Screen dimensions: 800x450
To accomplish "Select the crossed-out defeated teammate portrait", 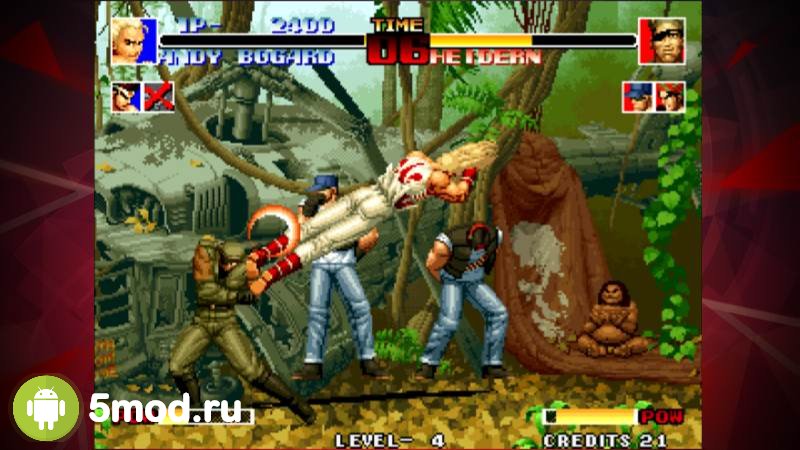I will [x=160, y=96].
